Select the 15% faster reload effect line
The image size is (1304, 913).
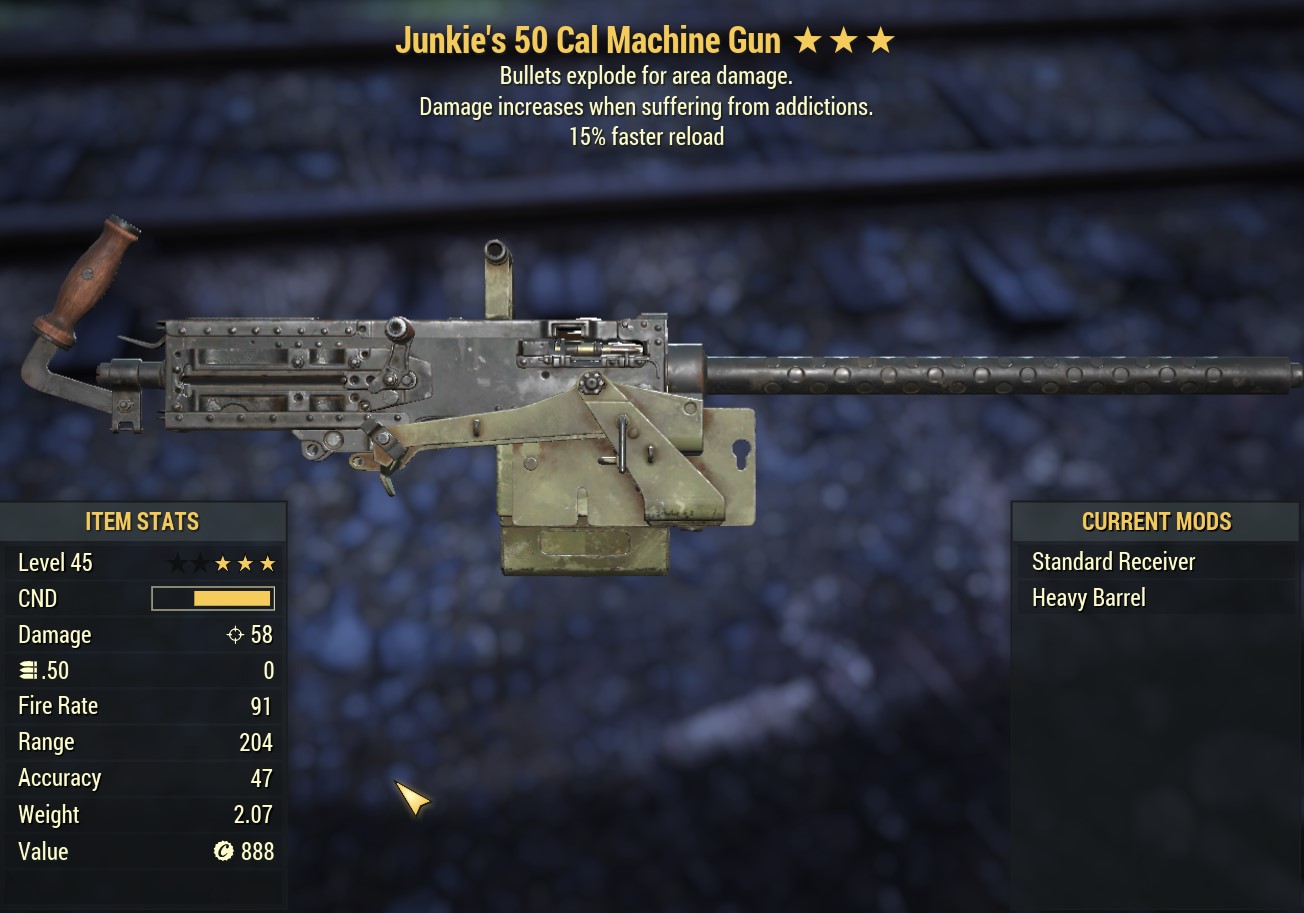point(646,137)
